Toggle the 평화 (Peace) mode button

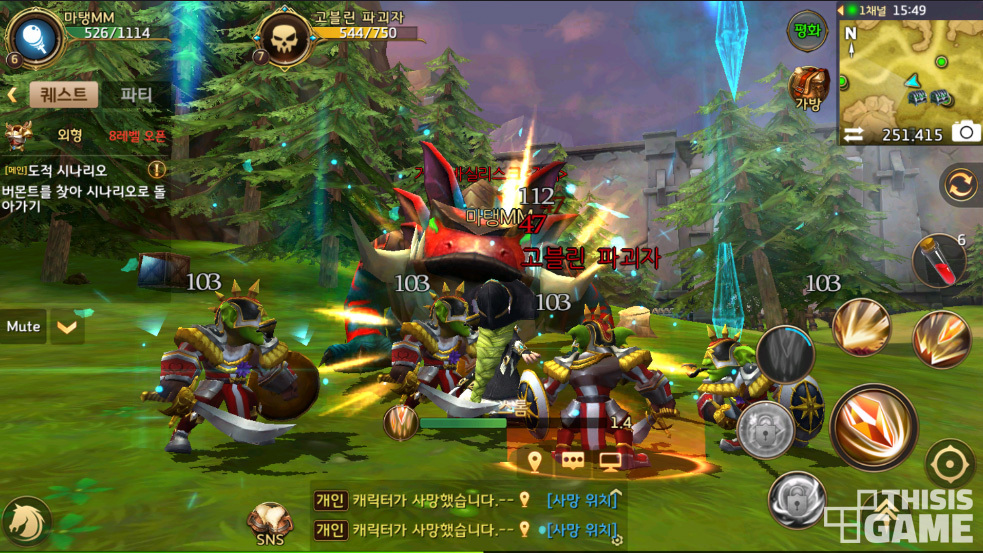(x=807, y=29)
